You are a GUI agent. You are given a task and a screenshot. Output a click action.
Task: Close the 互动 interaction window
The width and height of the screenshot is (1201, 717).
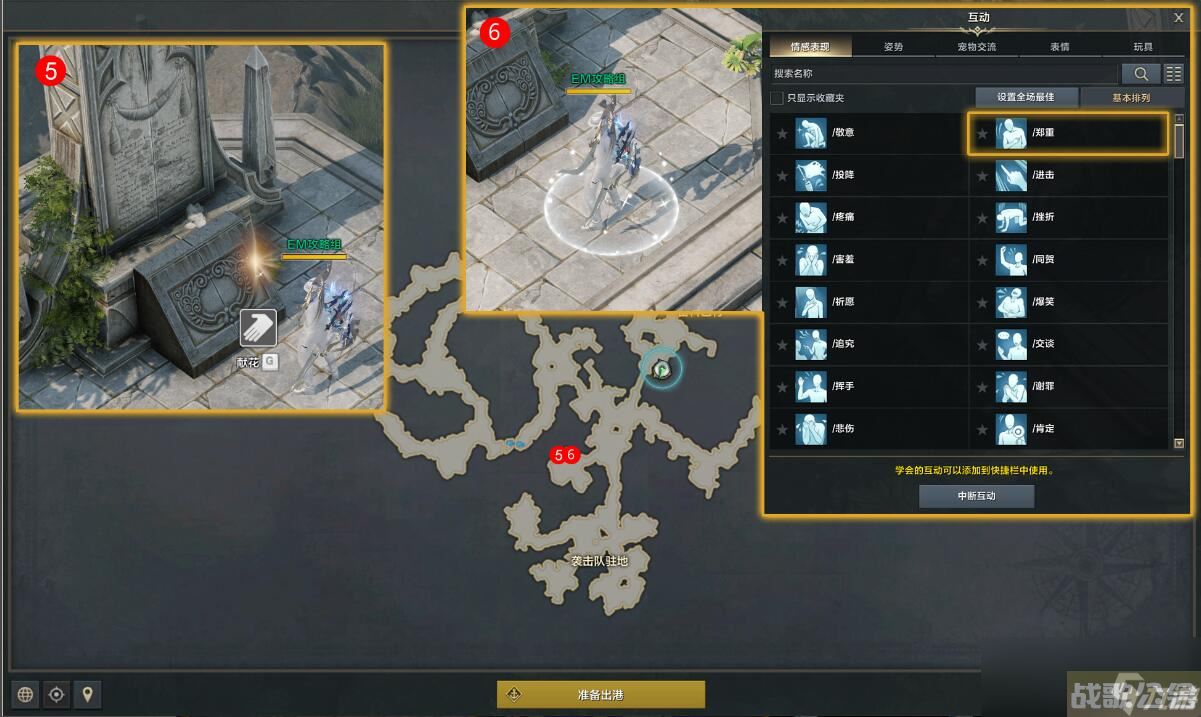click(1178, 17)
